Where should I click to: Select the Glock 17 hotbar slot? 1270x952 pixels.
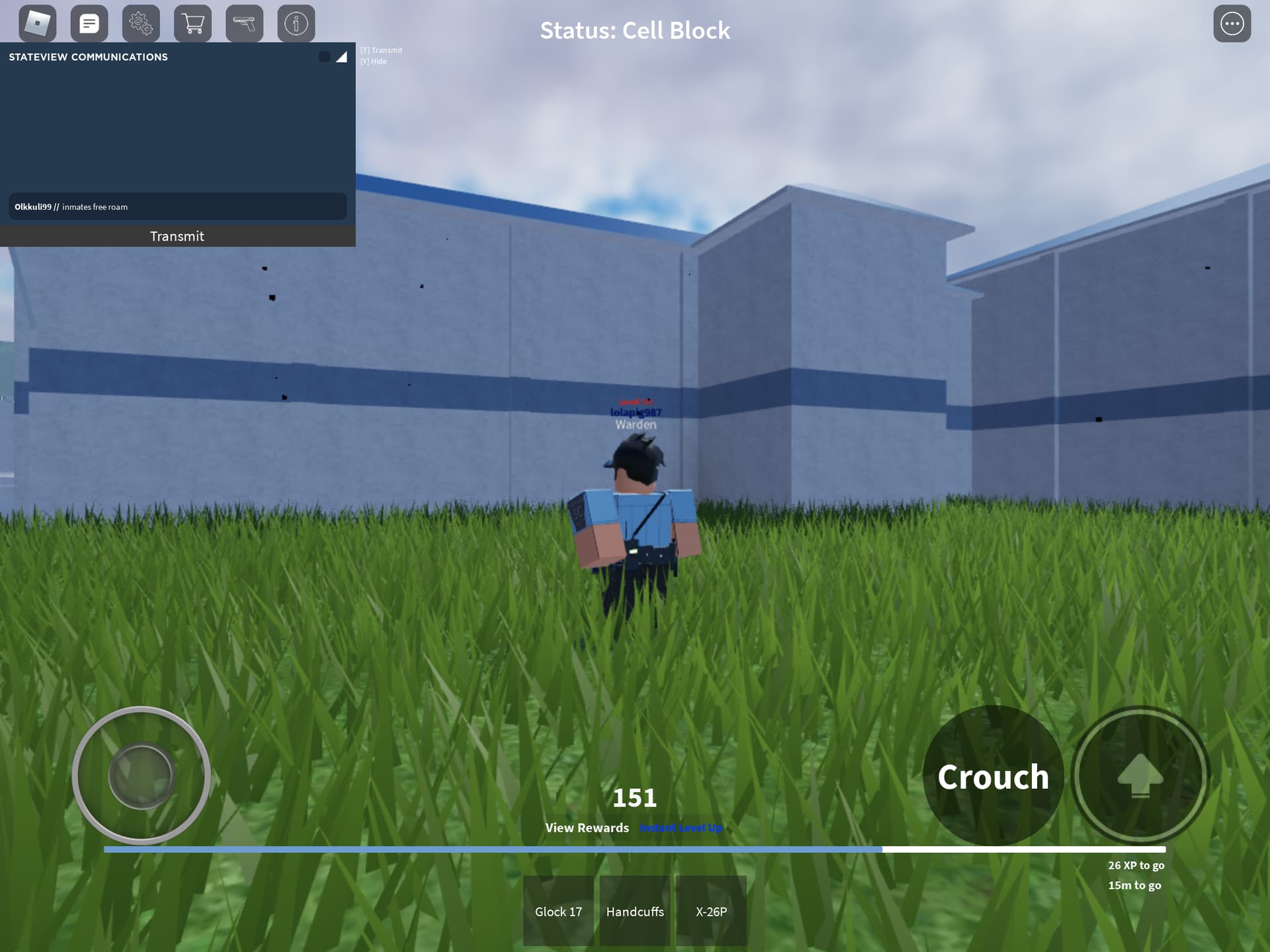[558, 911]
